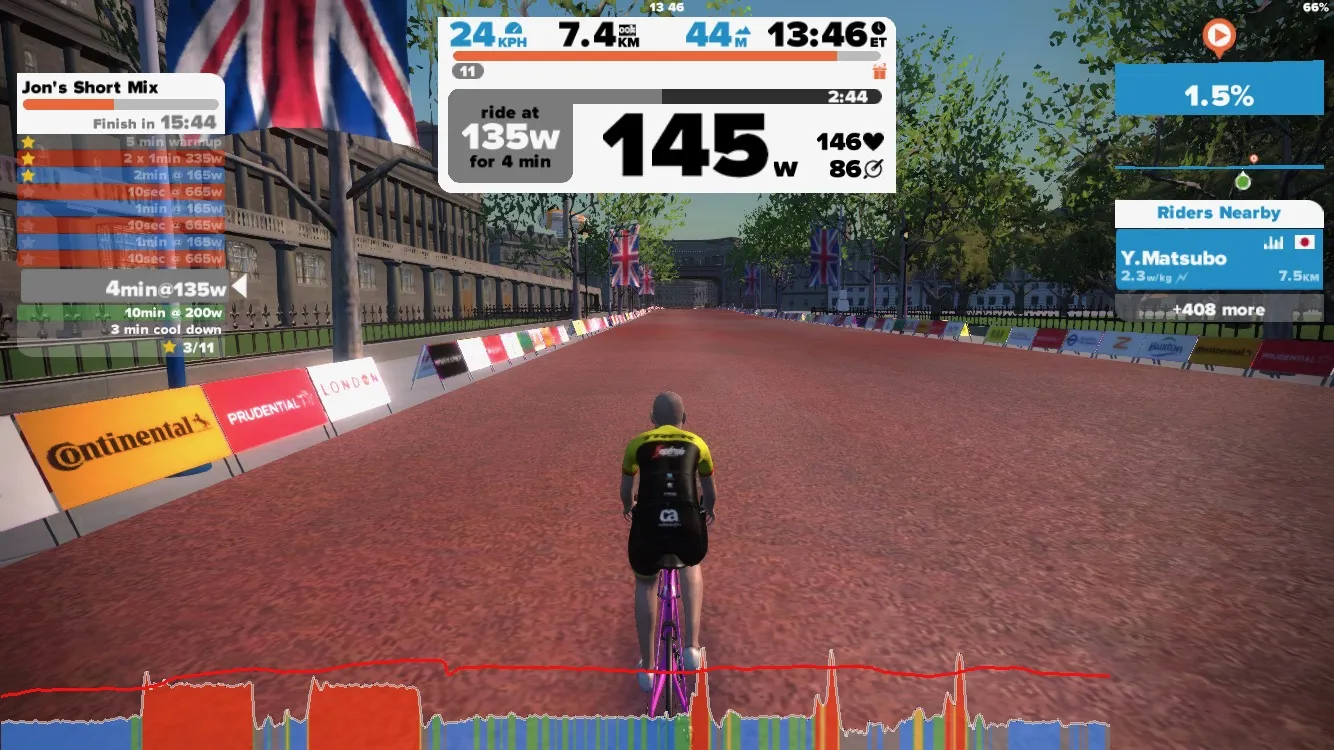Open the orange play marker icon
Screen dimensions: 1334x750
[1218, 38]
